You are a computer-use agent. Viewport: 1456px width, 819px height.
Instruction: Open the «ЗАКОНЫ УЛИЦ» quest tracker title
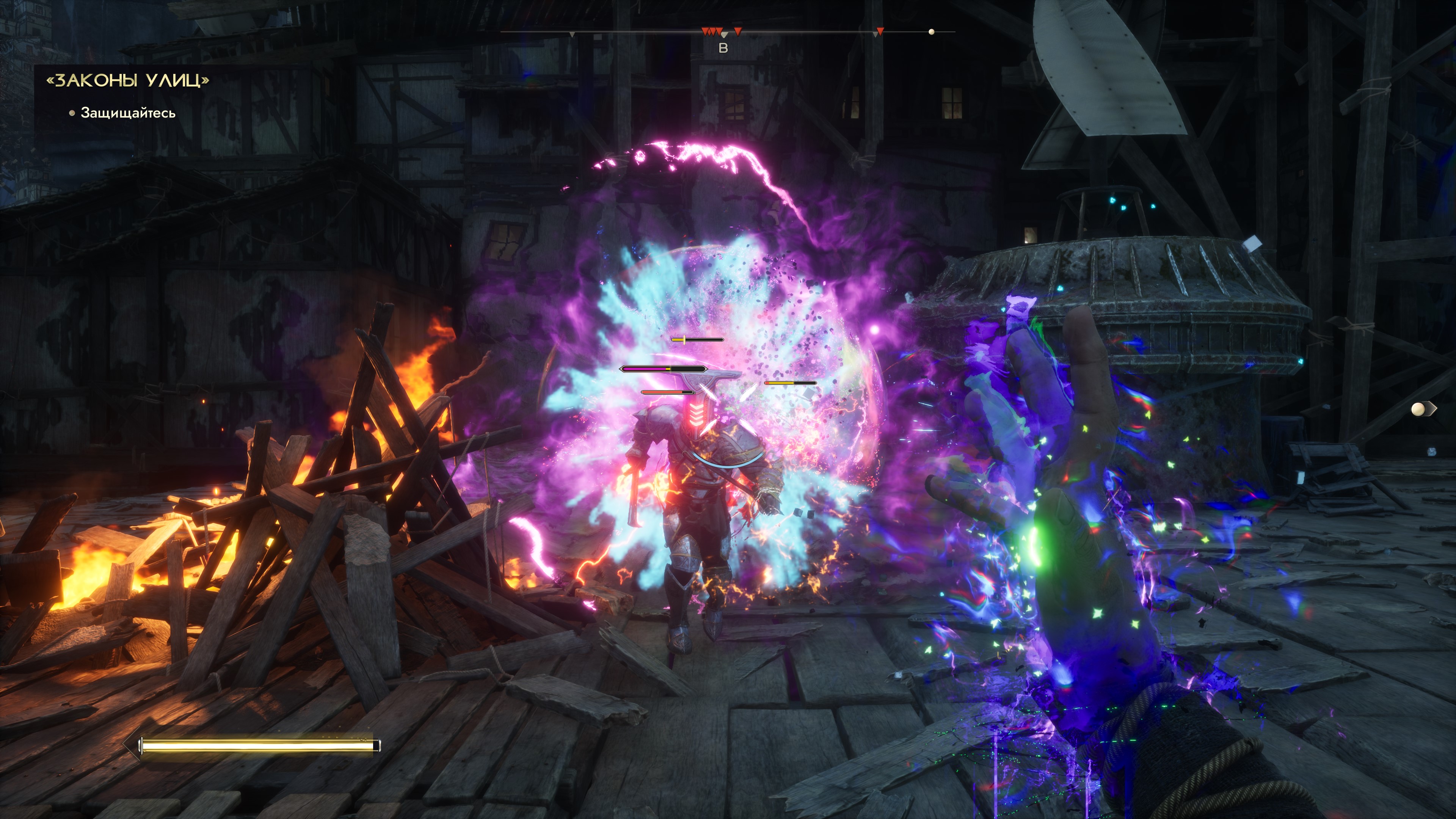127,80
